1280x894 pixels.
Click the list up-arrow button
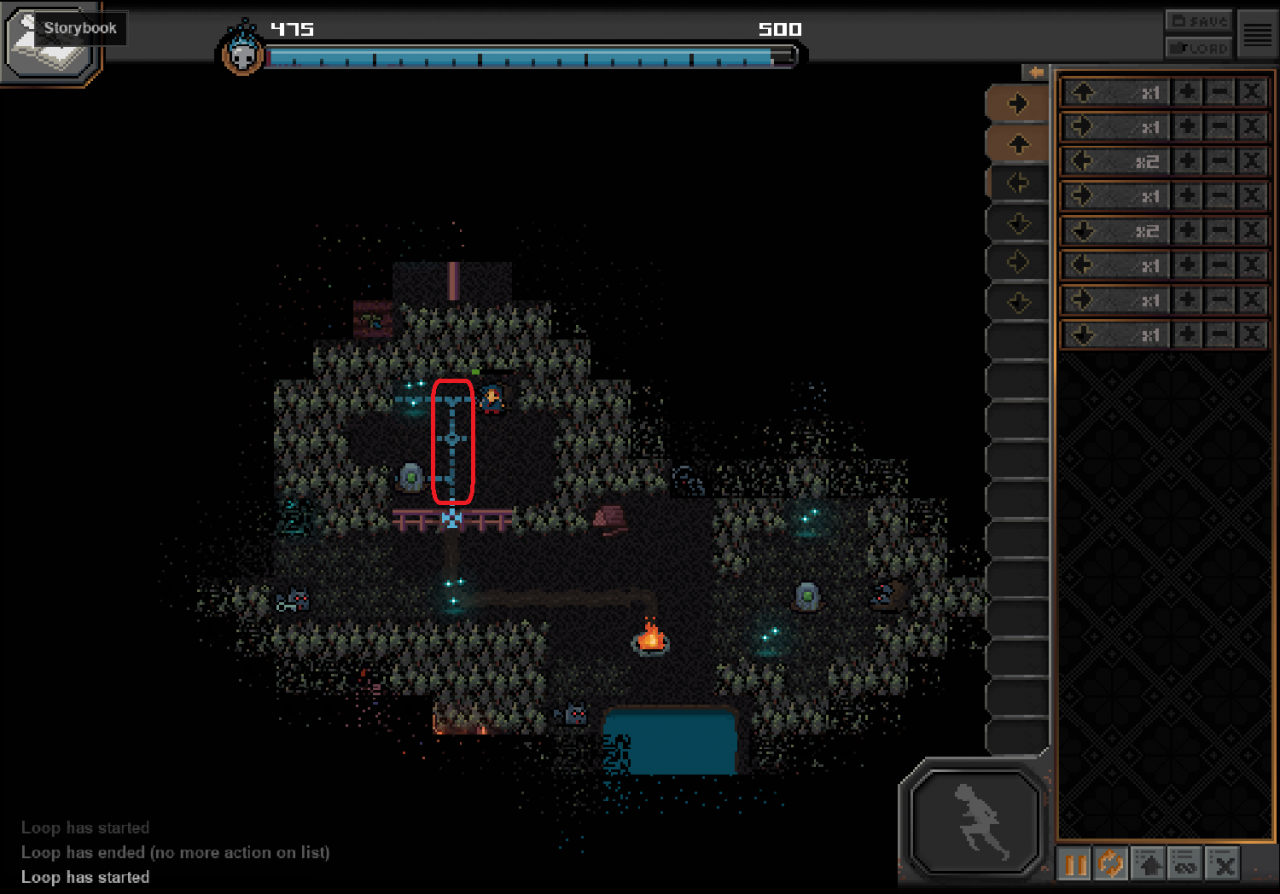(1149, 863)
